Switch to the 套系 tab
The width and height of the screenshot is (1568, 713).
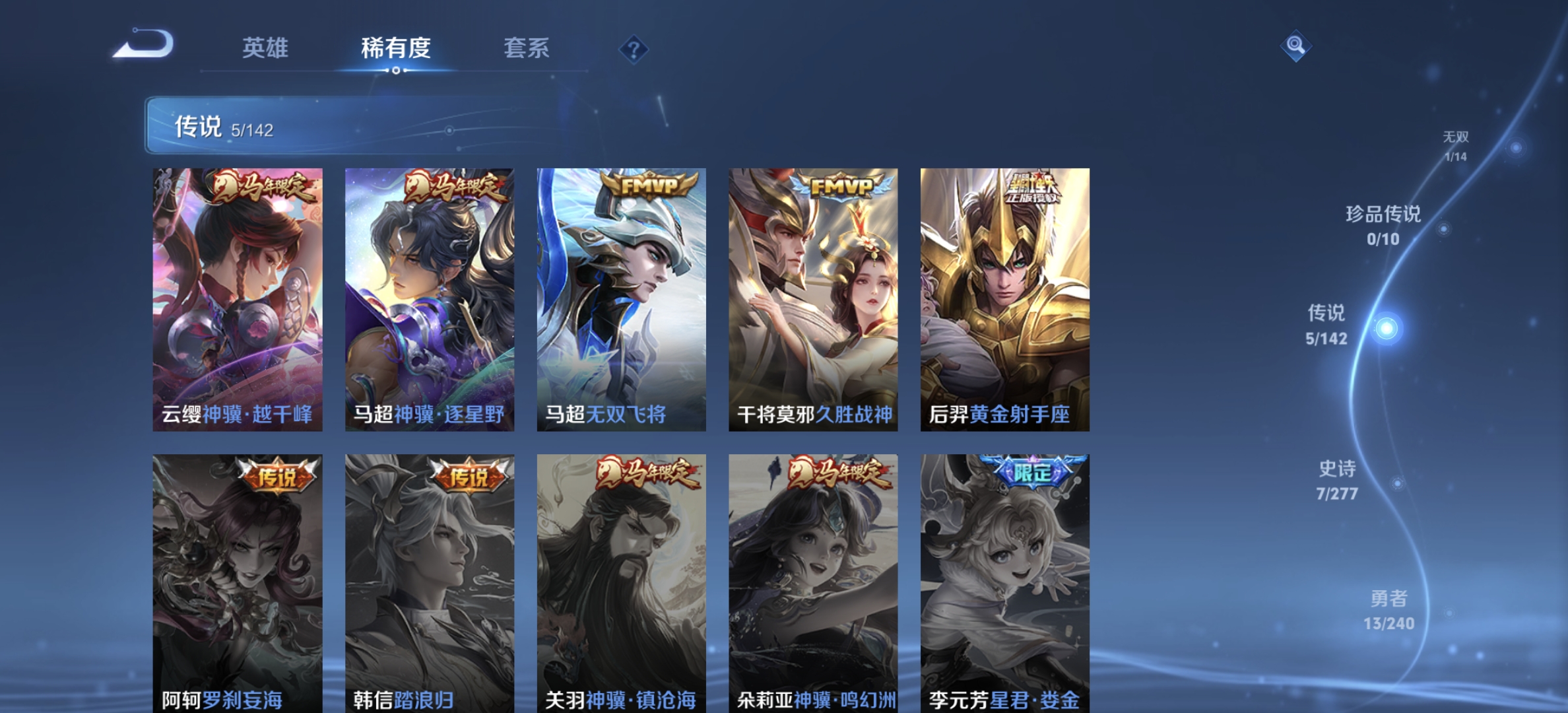point(528,49)
